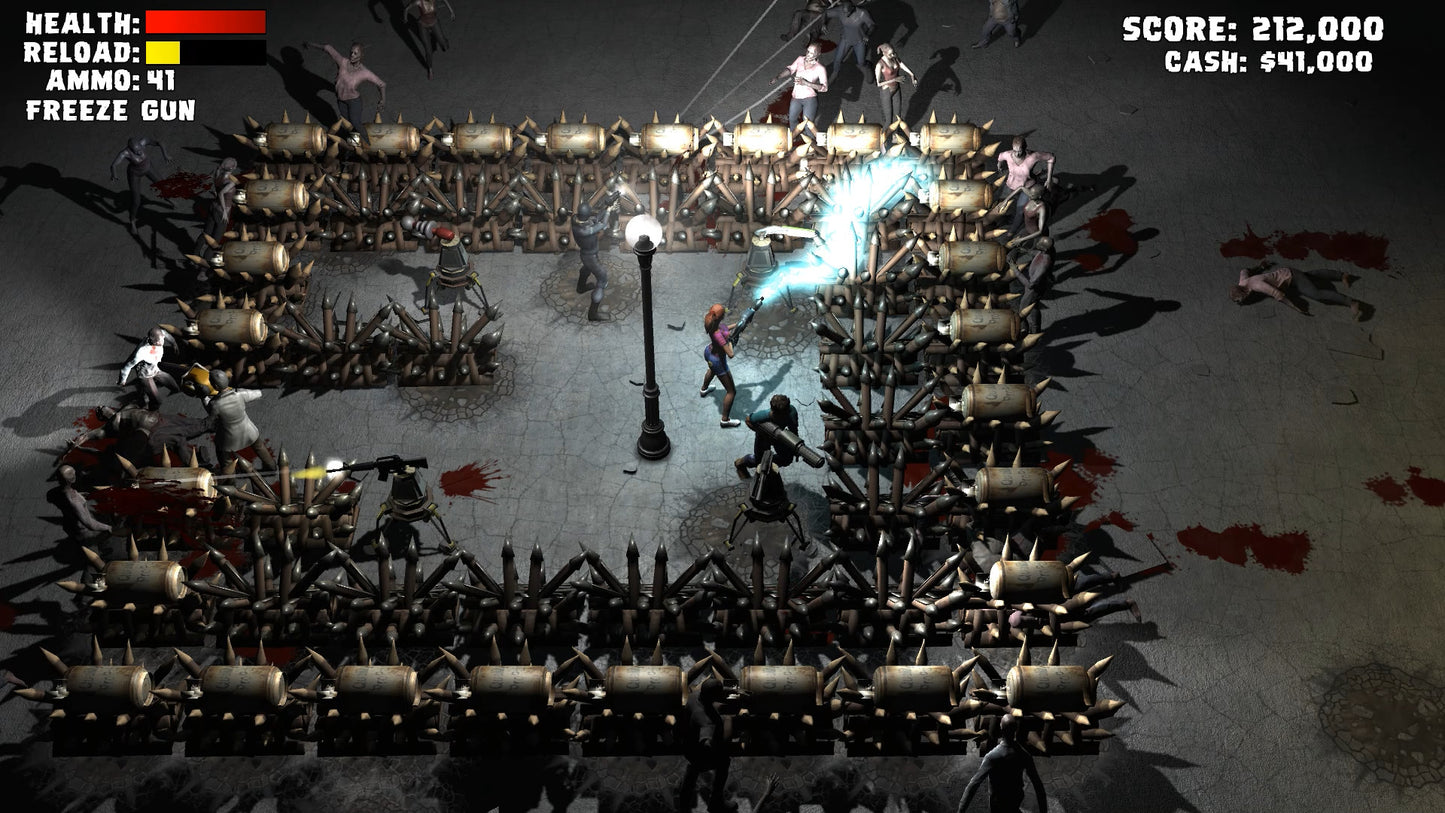Viewport: 1445px width, 813px height.
Task: Click the CASH: $41,000 display
Action: pyautogui.click(x=1270, y=63)
